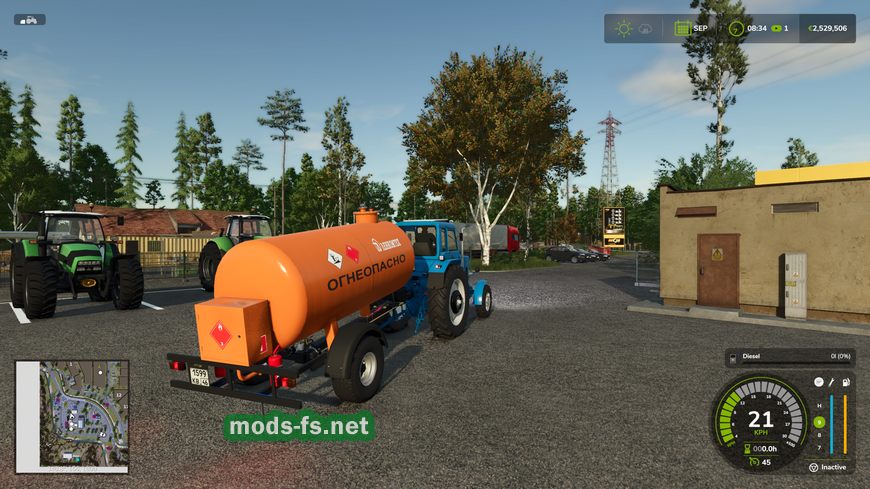Click the time speed multiplier icon
Viewport: 870px width, 489px height.
(x=774, y=28)
